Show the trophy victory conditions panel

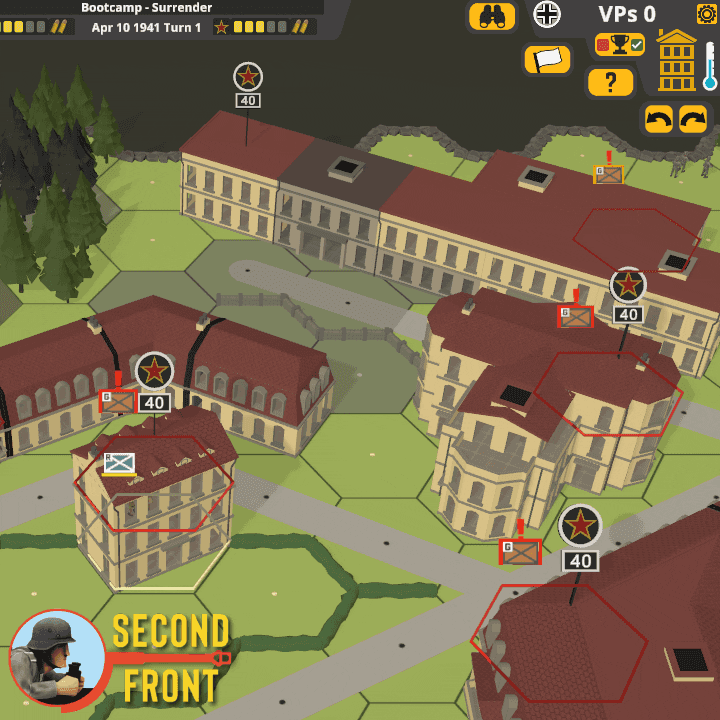coord(620,45)
